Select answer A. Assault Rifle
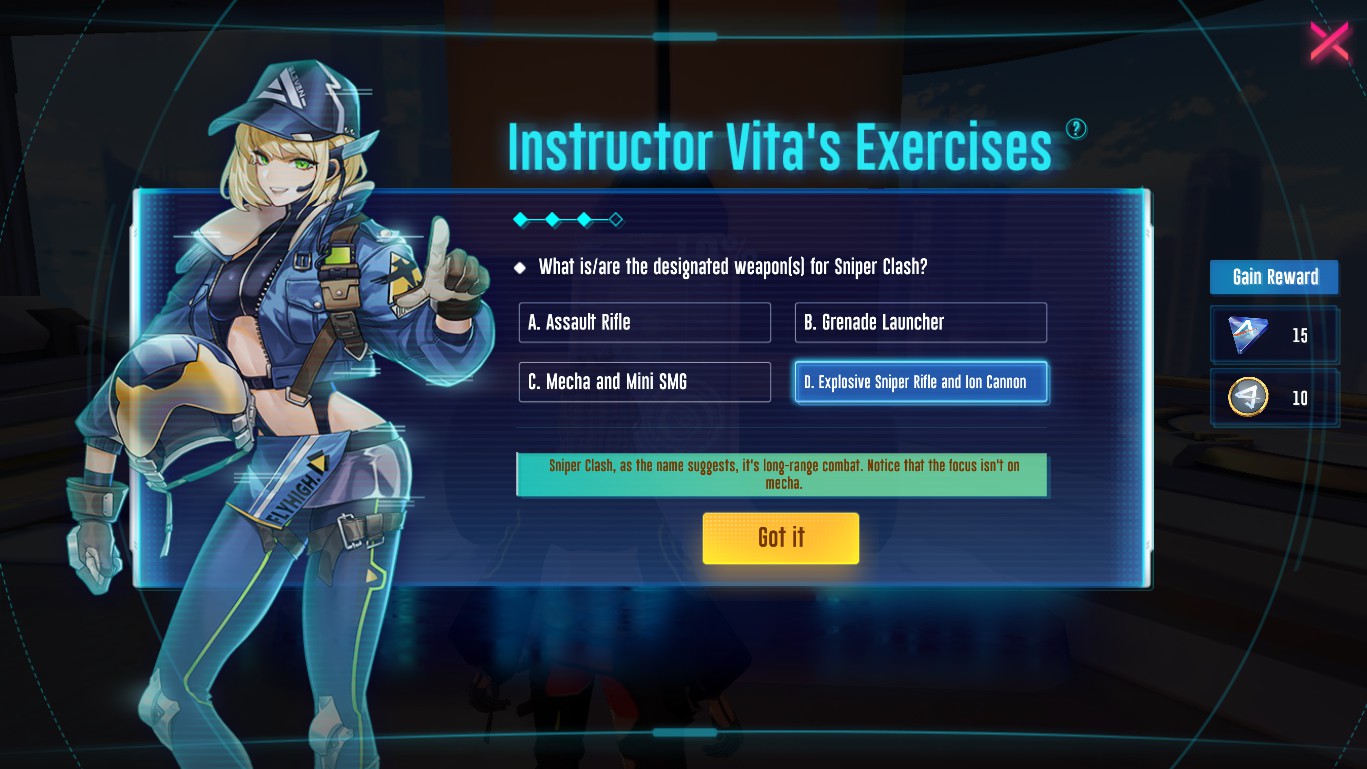Viewport: 1367px width, 769px height. tap(644, 323)
